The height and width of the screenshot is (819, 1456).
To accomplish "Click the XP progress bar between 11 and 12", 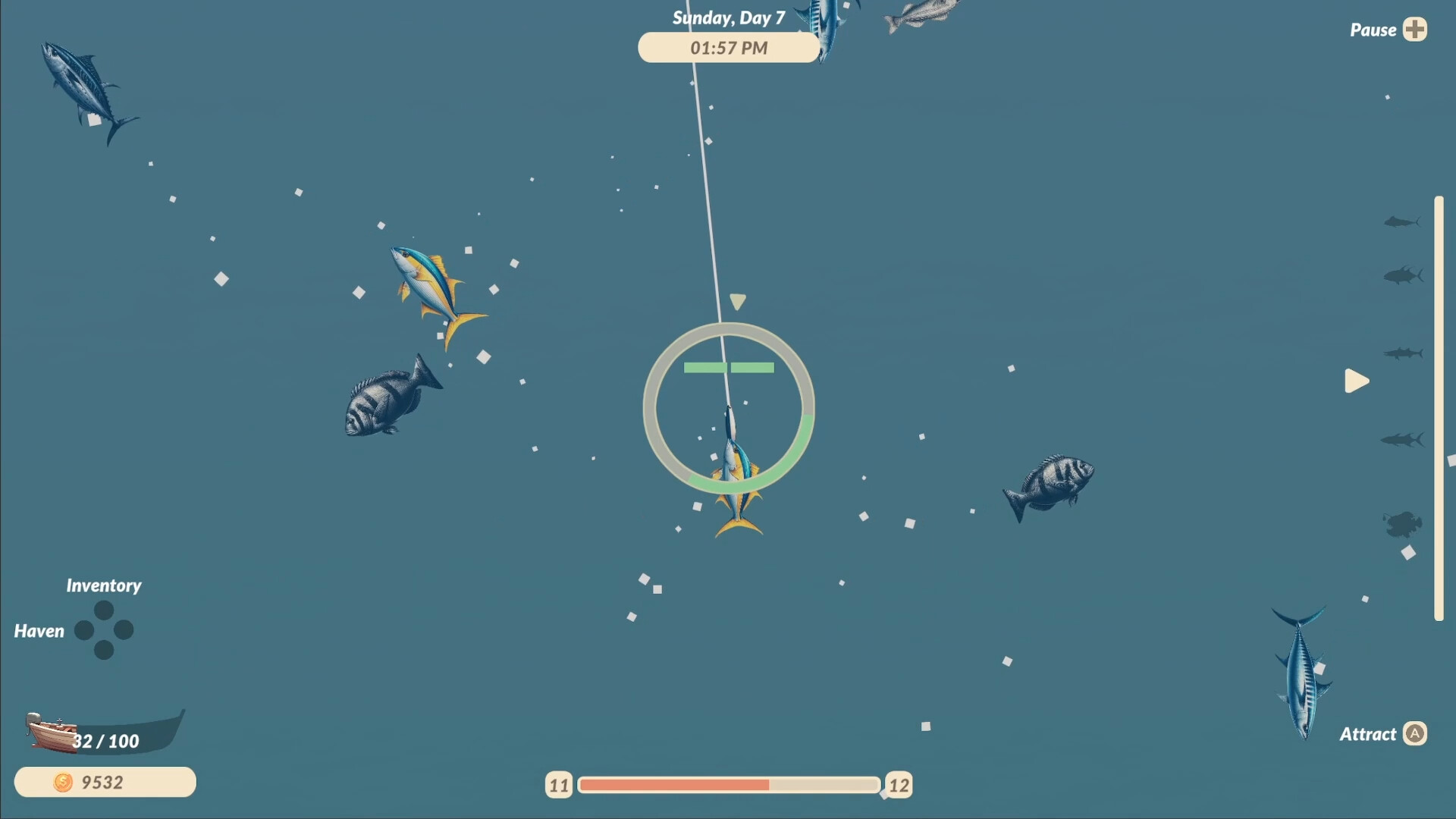I will click(728, 785).
